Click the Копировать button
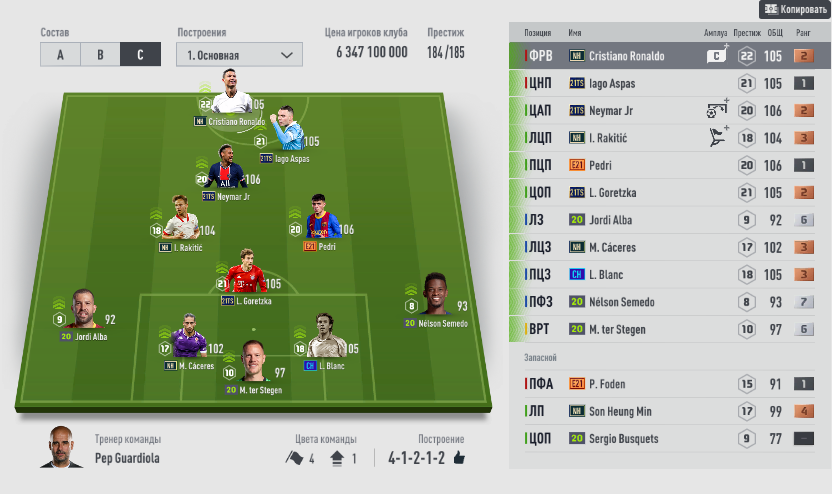The image size is (832, 494). 795,9
